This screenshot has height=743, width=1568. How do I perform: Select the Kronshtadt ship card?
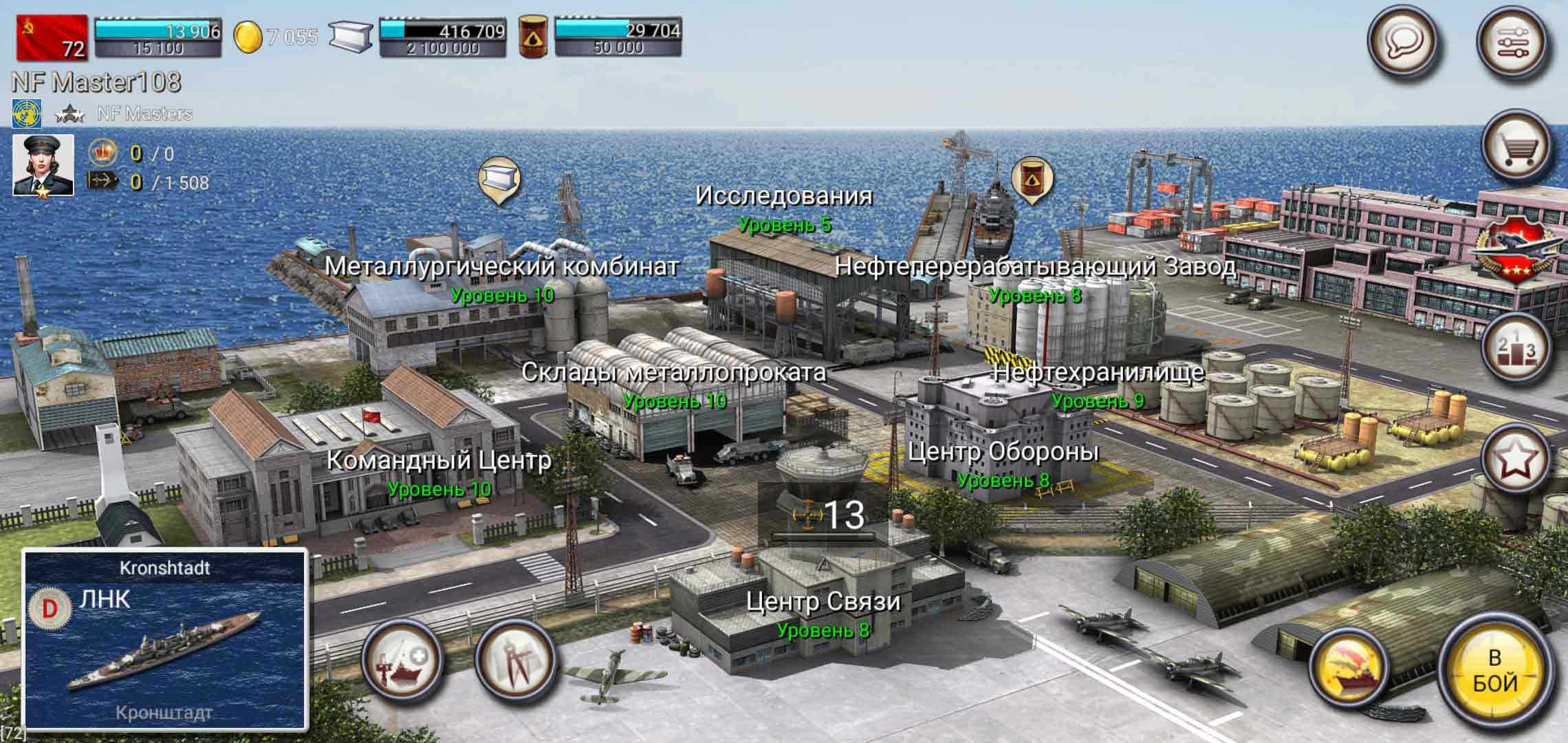(165, 639)
